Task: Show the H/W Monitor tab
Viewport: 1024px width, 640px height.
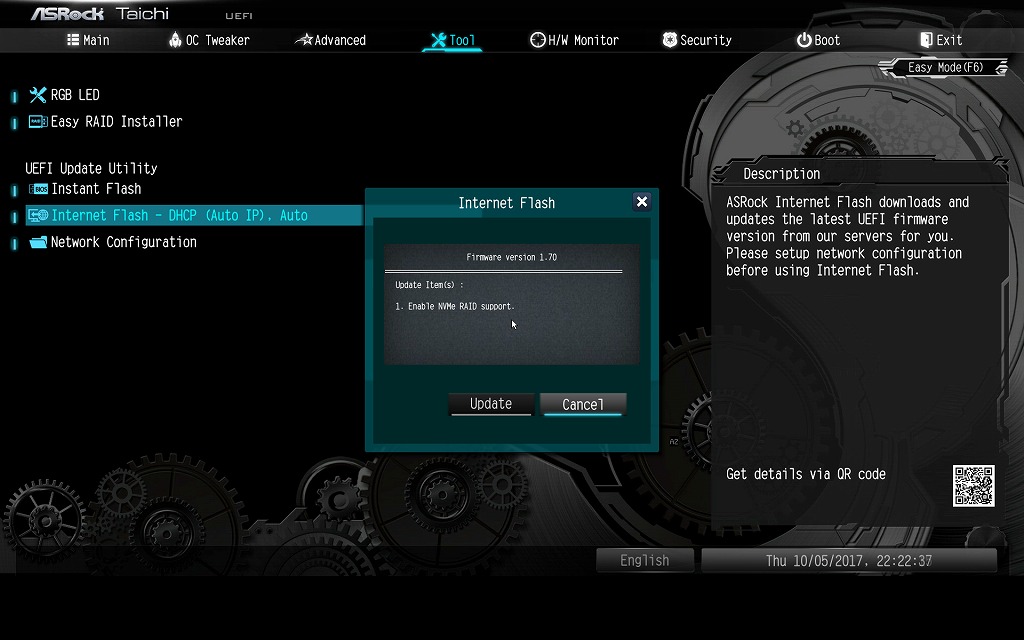Action: (574, 40)
